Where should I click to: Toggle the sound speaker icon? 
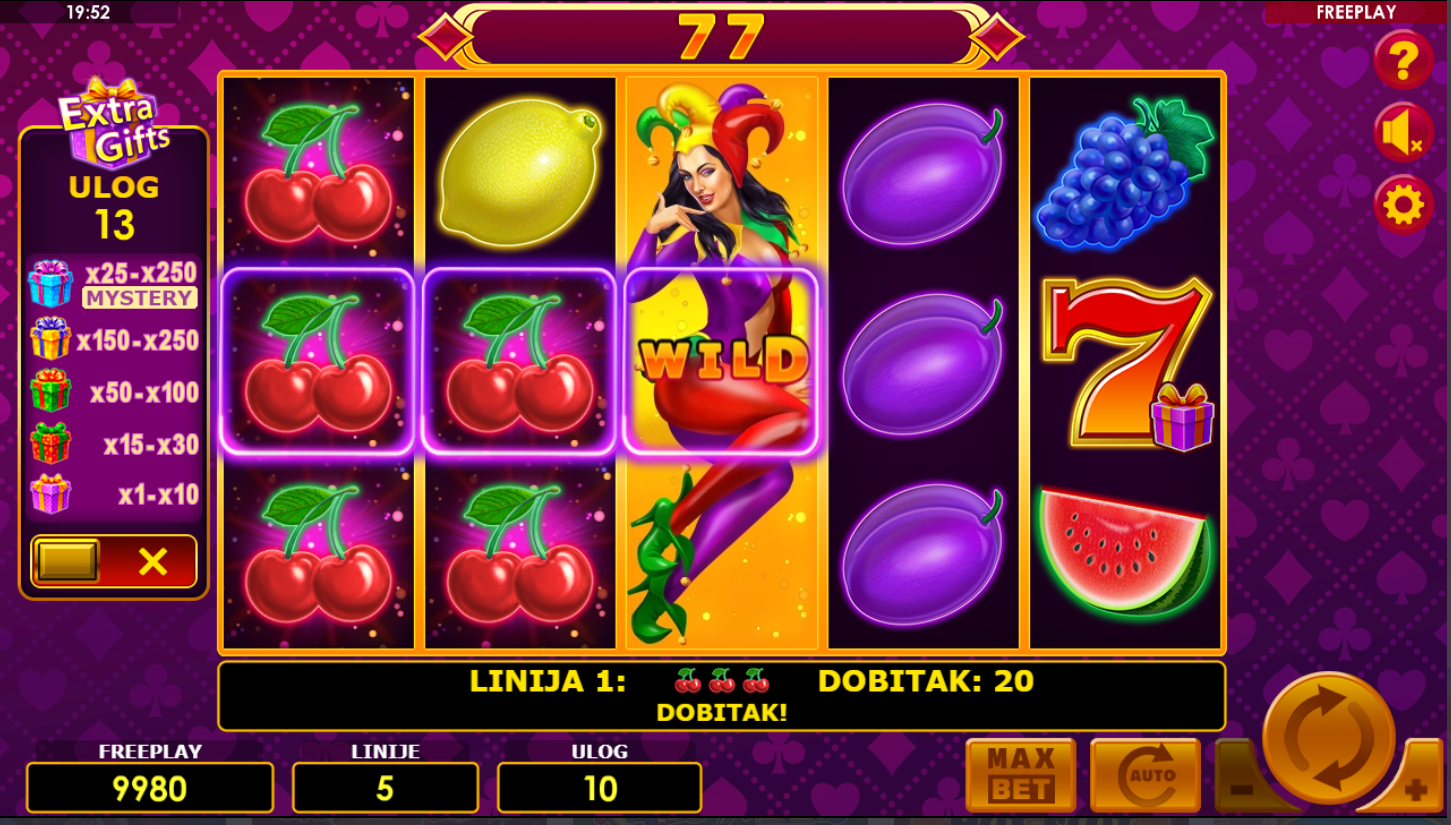pos(1403,133)
